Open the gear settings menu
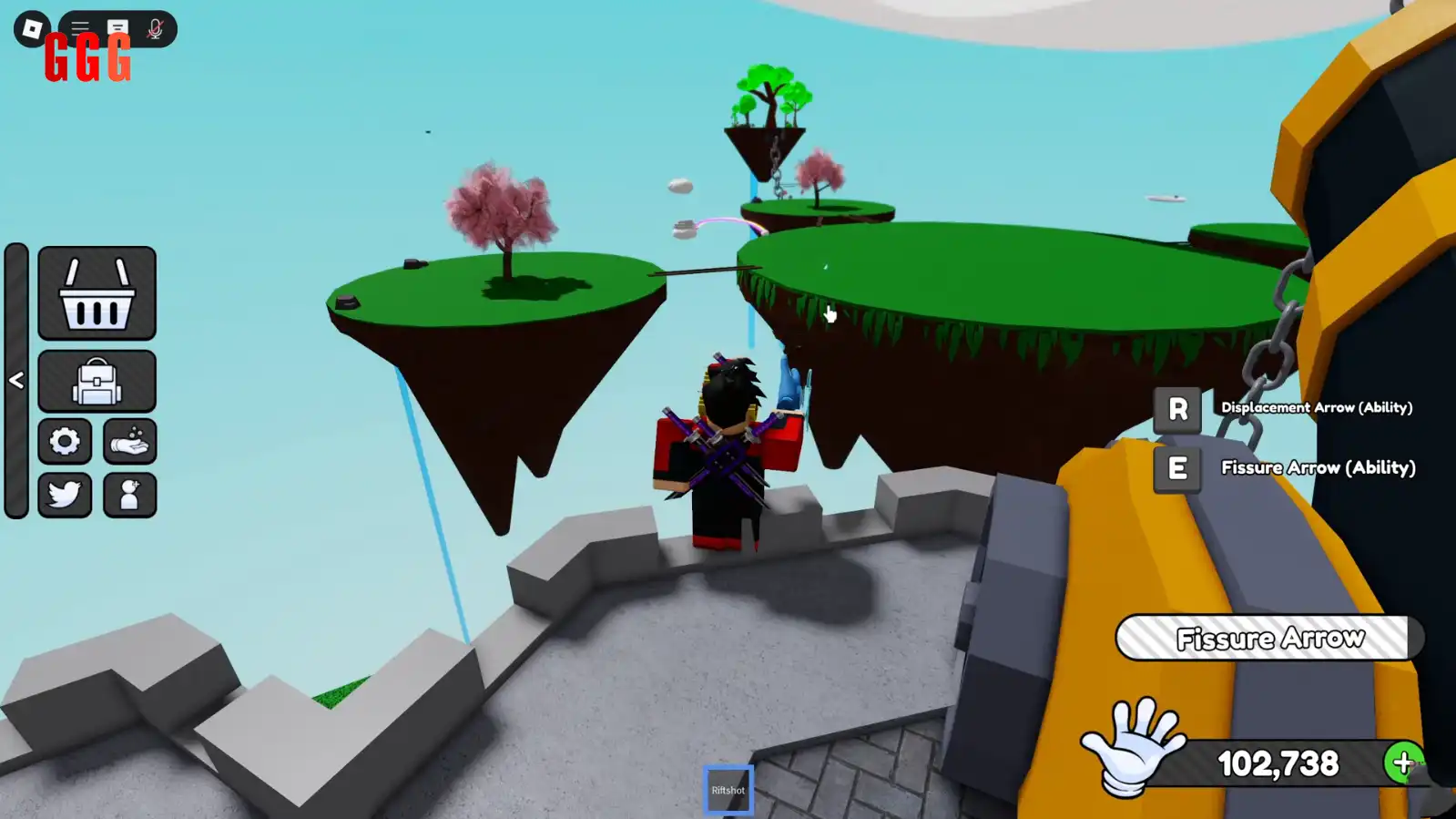The width and height of the screenshot is (1456, 819). pos(65,442)
